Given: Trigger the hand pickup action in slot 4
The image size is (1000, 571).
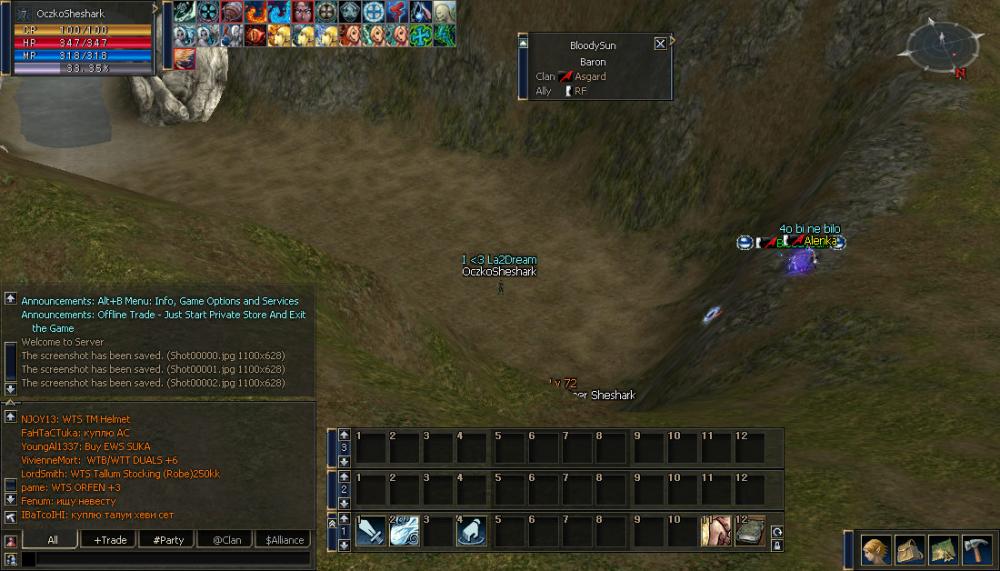Looking at the screenshot, I should 472,531.
